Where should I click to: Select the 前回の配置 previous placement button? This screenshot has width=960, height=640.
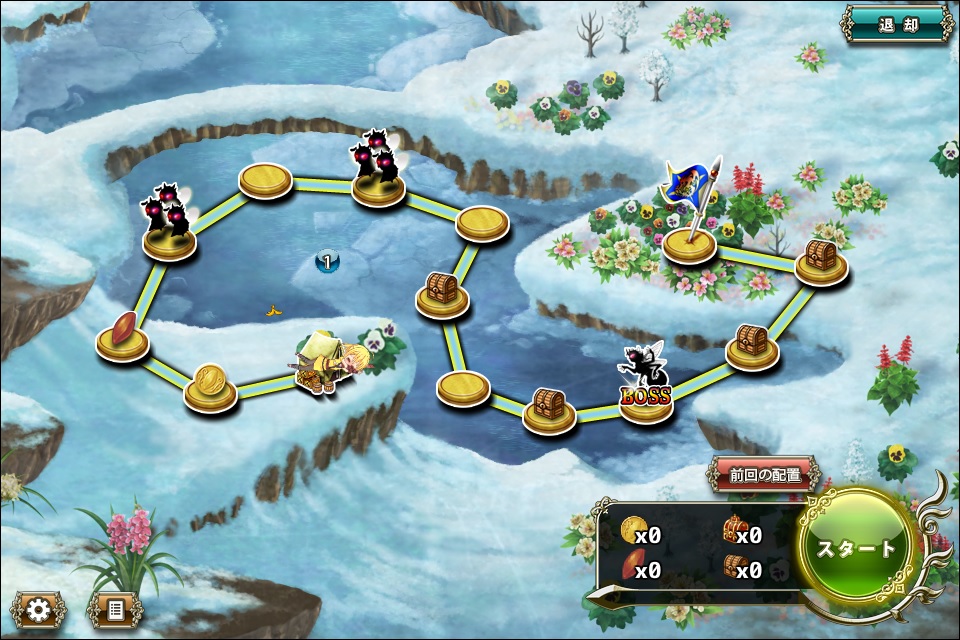tap(765, 475)
